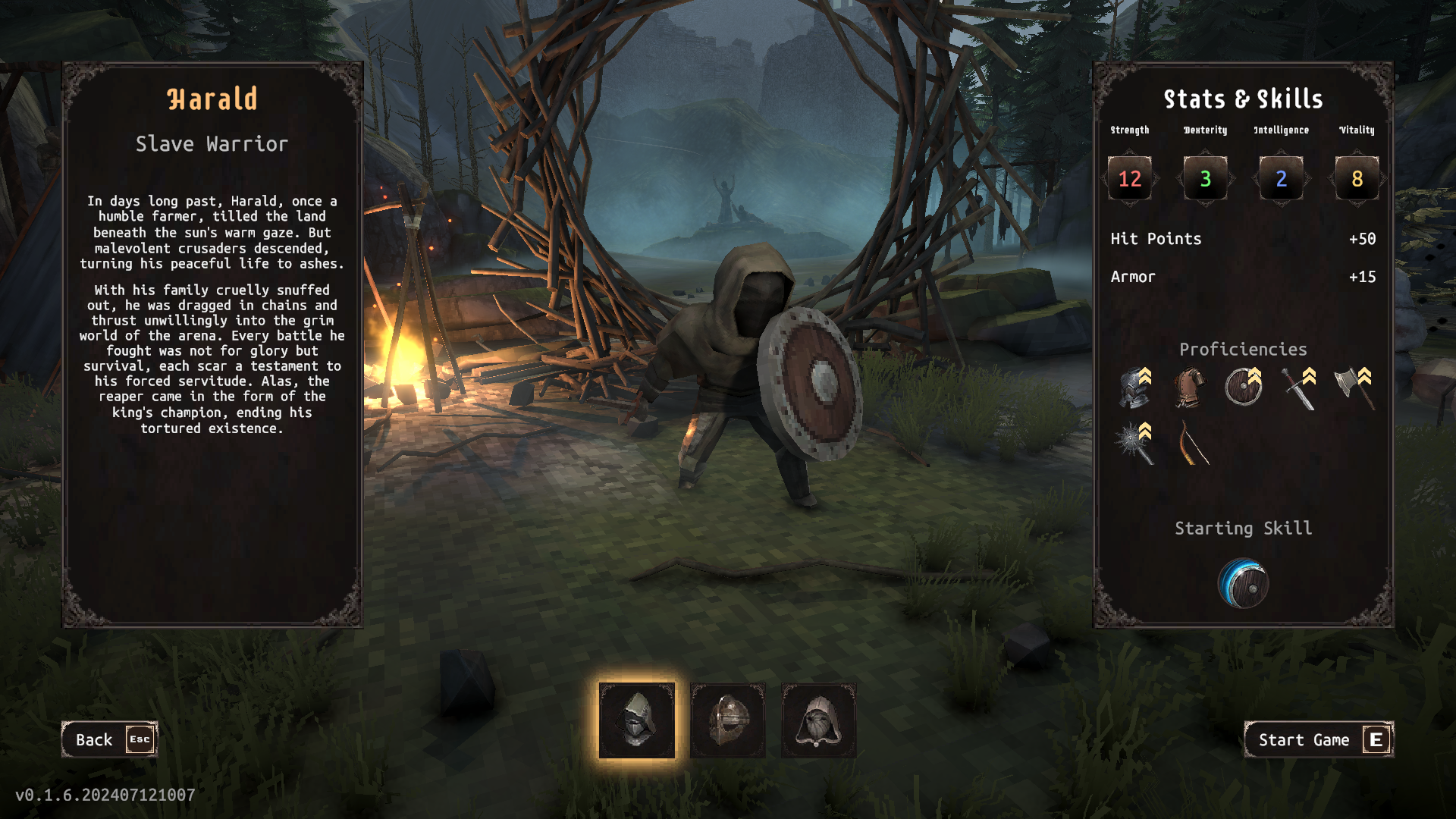Go back using the Back button
The width and height of the screenshot is (1456, 819).
(x=109, y=739)
